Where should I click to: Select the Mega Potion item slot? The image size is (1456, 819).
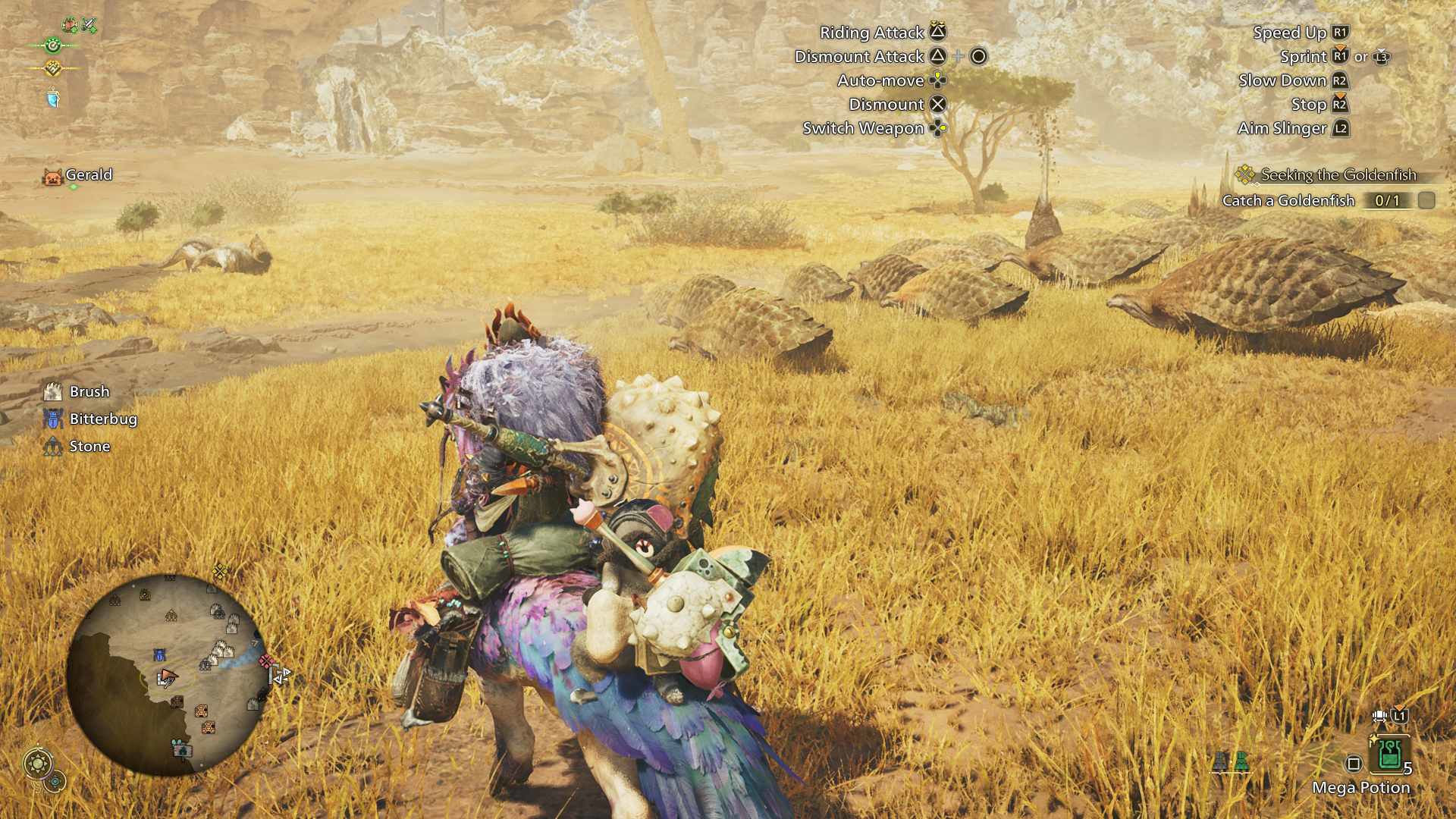(1389, 755)
